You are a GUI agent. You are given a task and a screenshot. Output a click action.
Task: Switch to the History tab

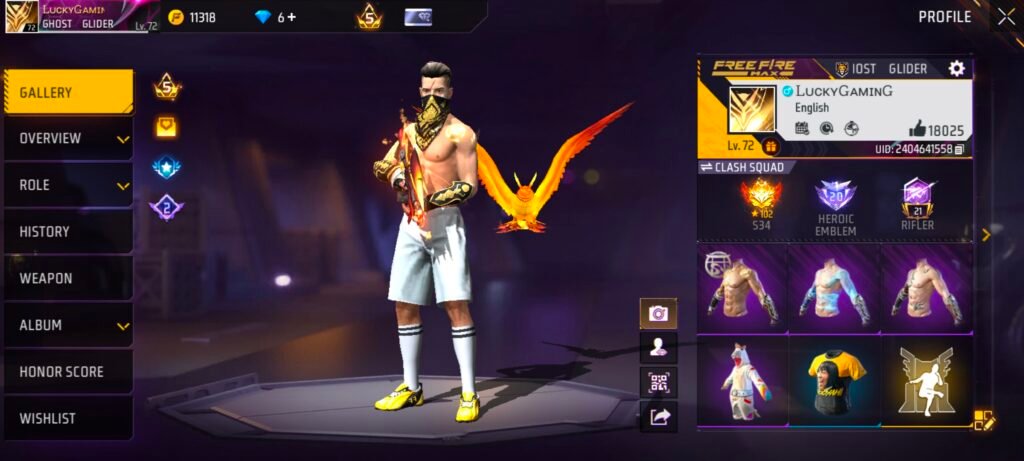point(68,232)
